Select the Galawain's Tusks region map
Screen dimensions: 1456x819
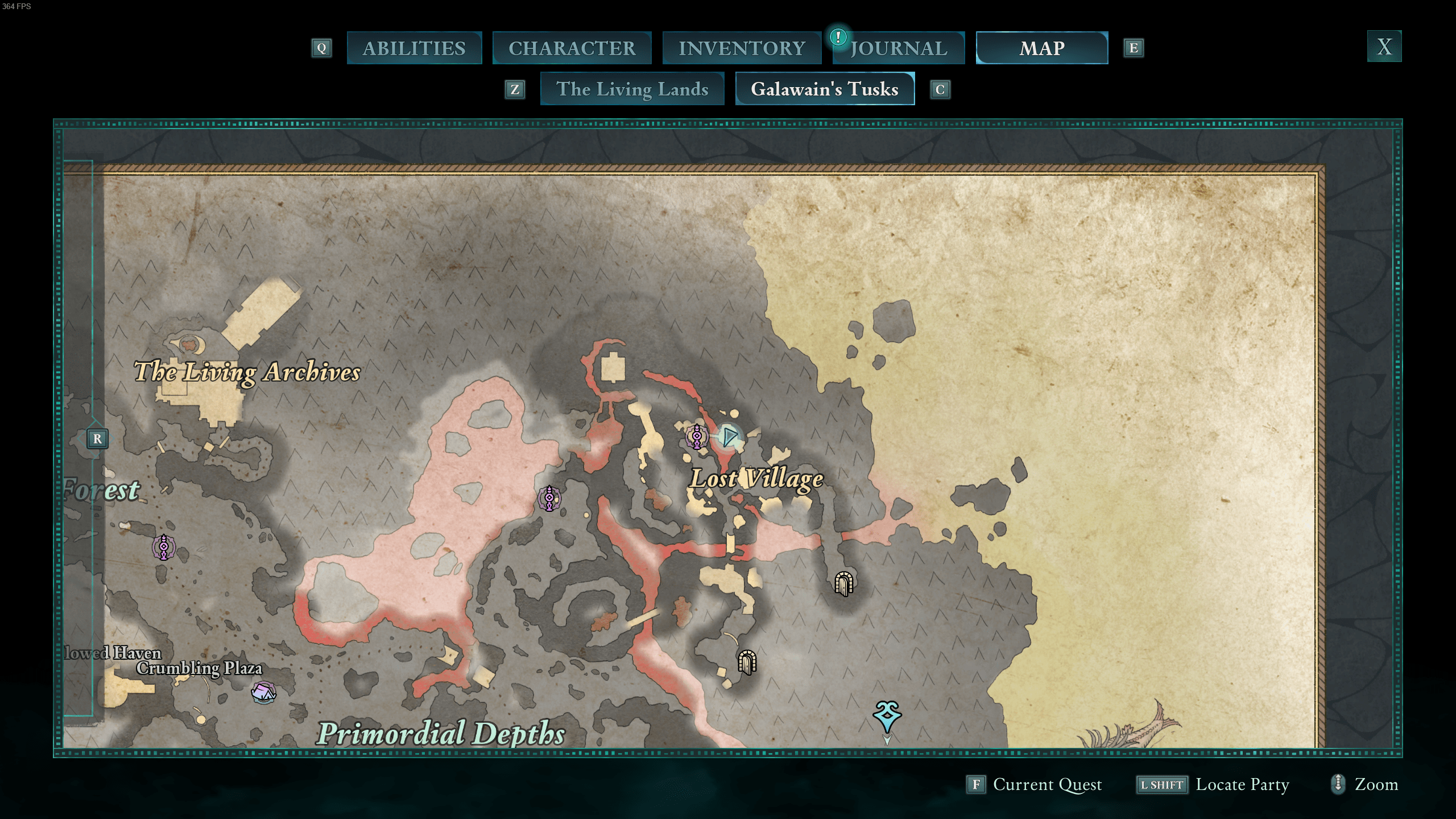pos(824,89)
